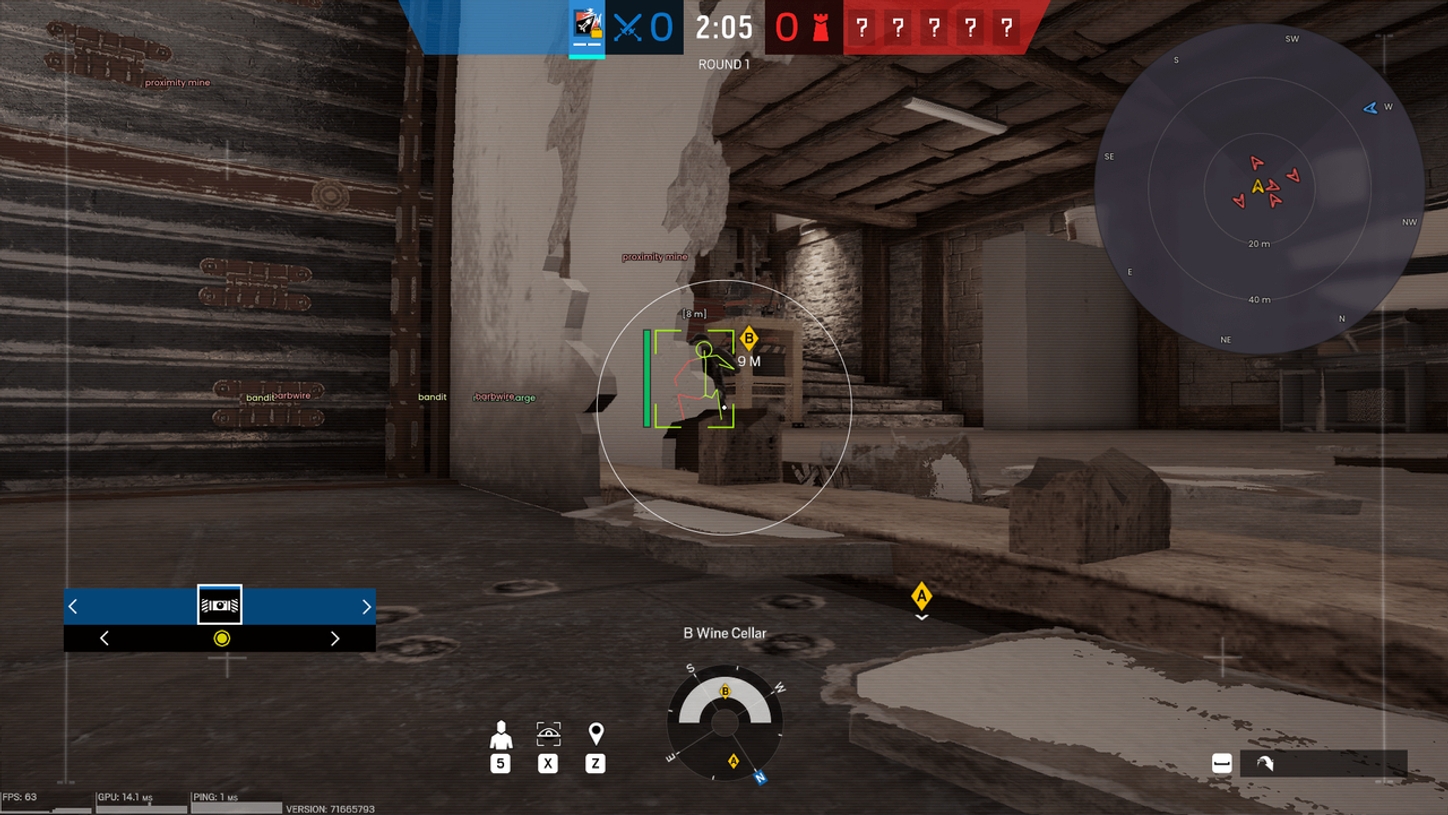
Task: Toggle the yellow B bomb site marker
Action: click(751, 337)
